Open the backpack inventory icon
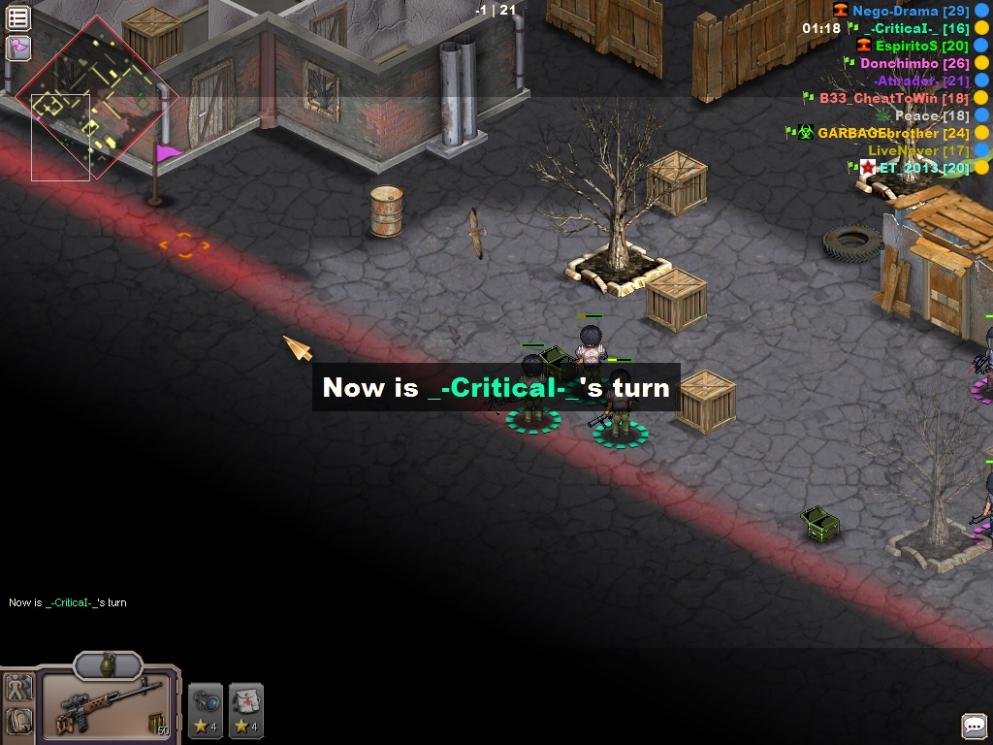The width and height of the screenshot is (993, 745). coord(19,720)
